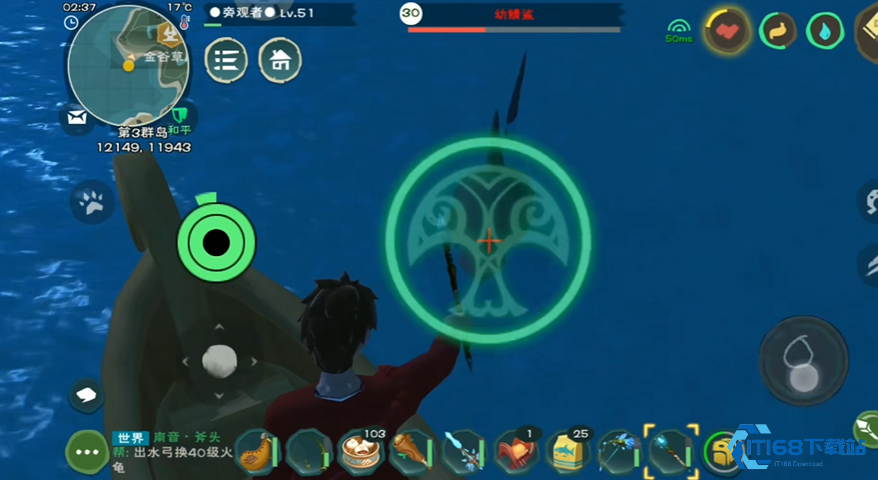This screenshot has width=878, height=480.
Task: Open the paw print pet menu
Action: click(92, 203)
